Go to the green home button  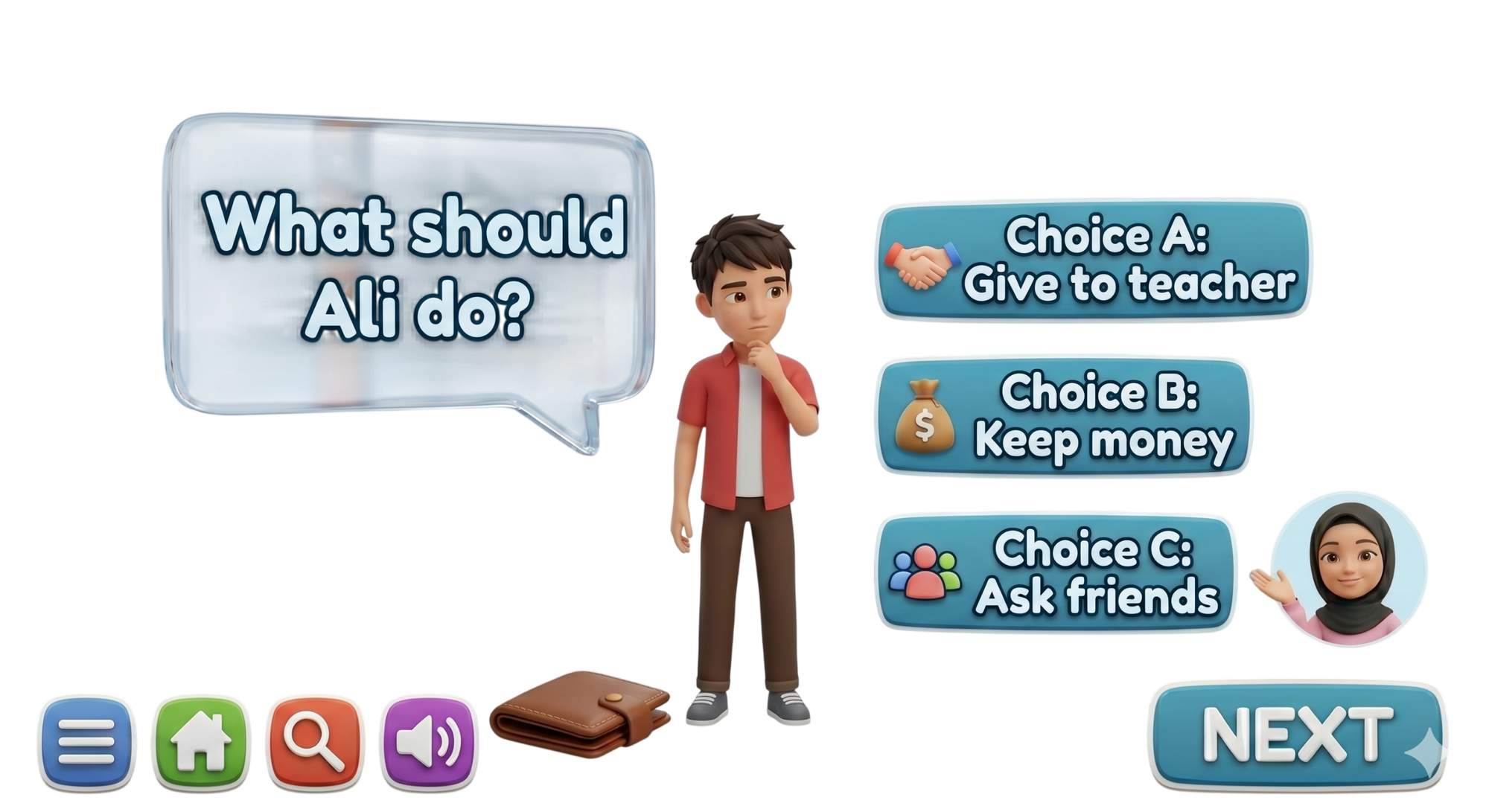tap(200, 741)
